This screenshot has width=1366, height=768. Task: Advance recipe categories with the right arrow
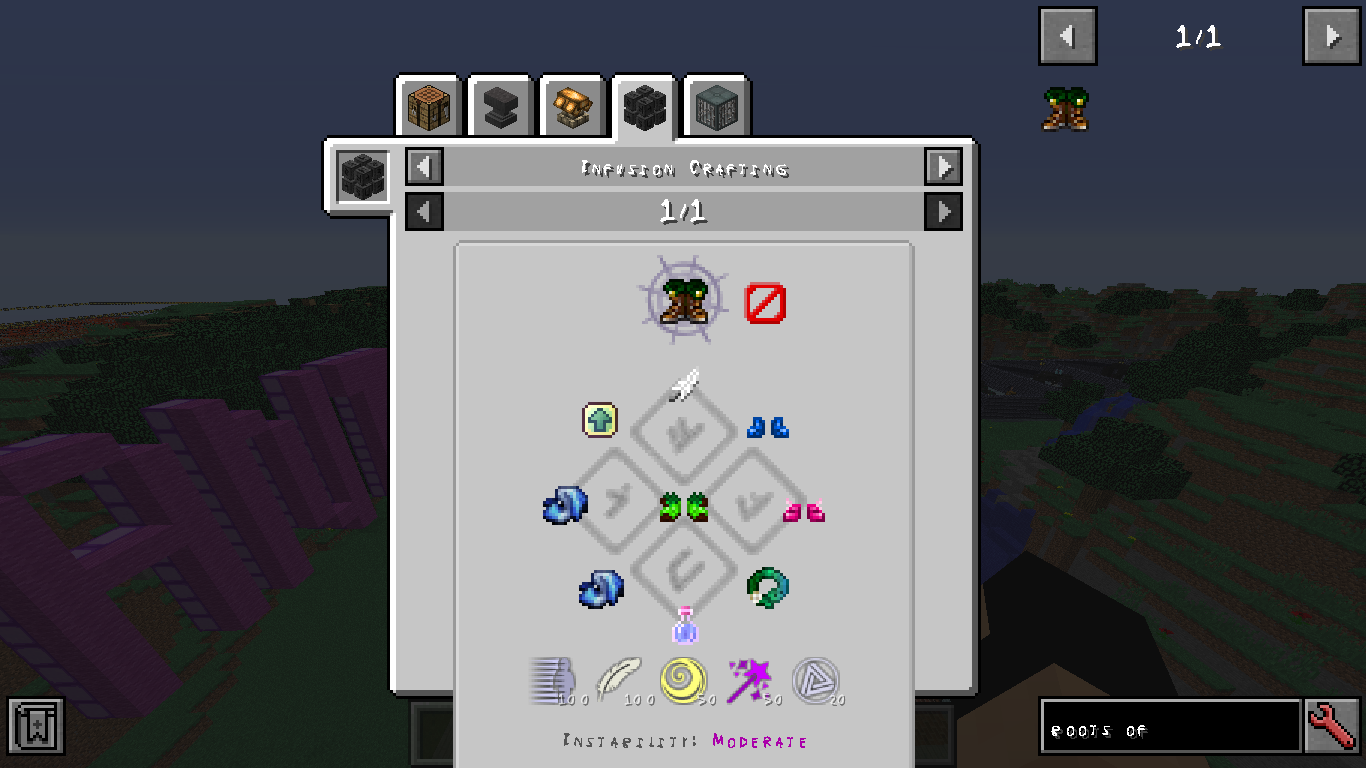click(944, 167)
